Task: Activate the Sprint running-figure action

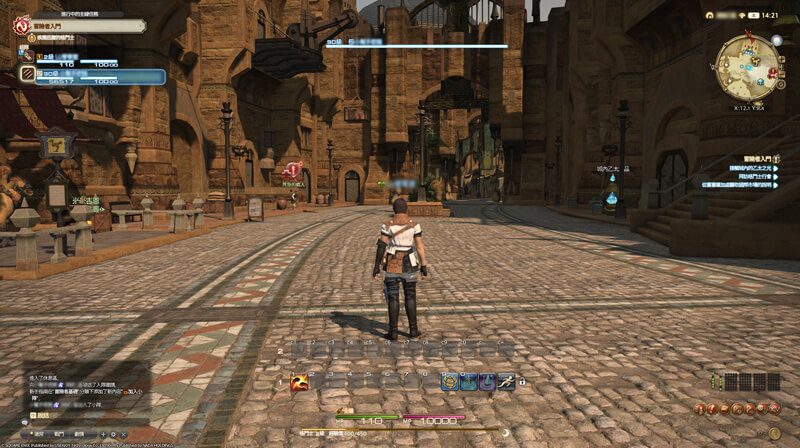Action: point(506,381)
